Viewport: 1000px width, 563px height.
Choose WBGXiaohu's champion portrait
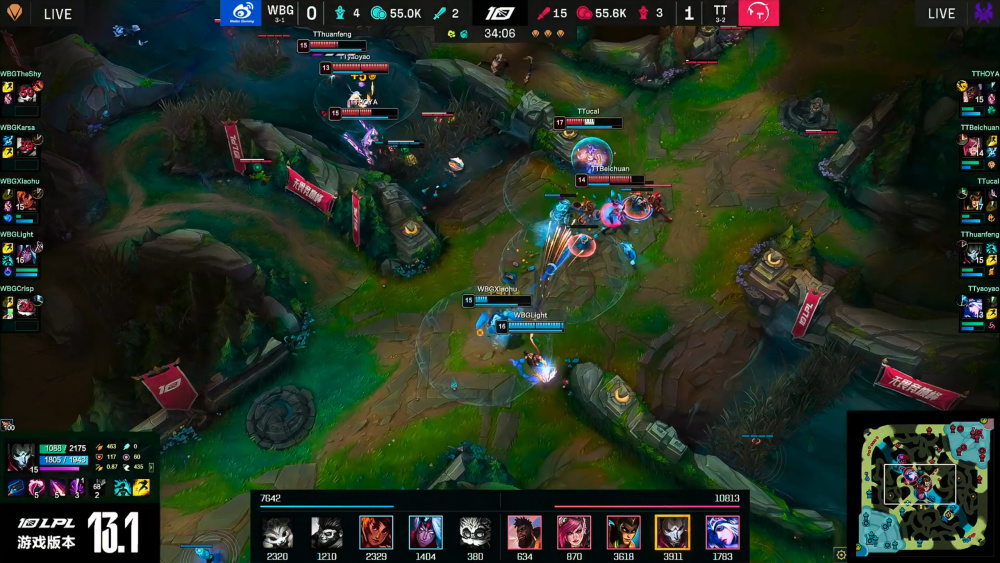pyautogui.click(x=27, y=200)
